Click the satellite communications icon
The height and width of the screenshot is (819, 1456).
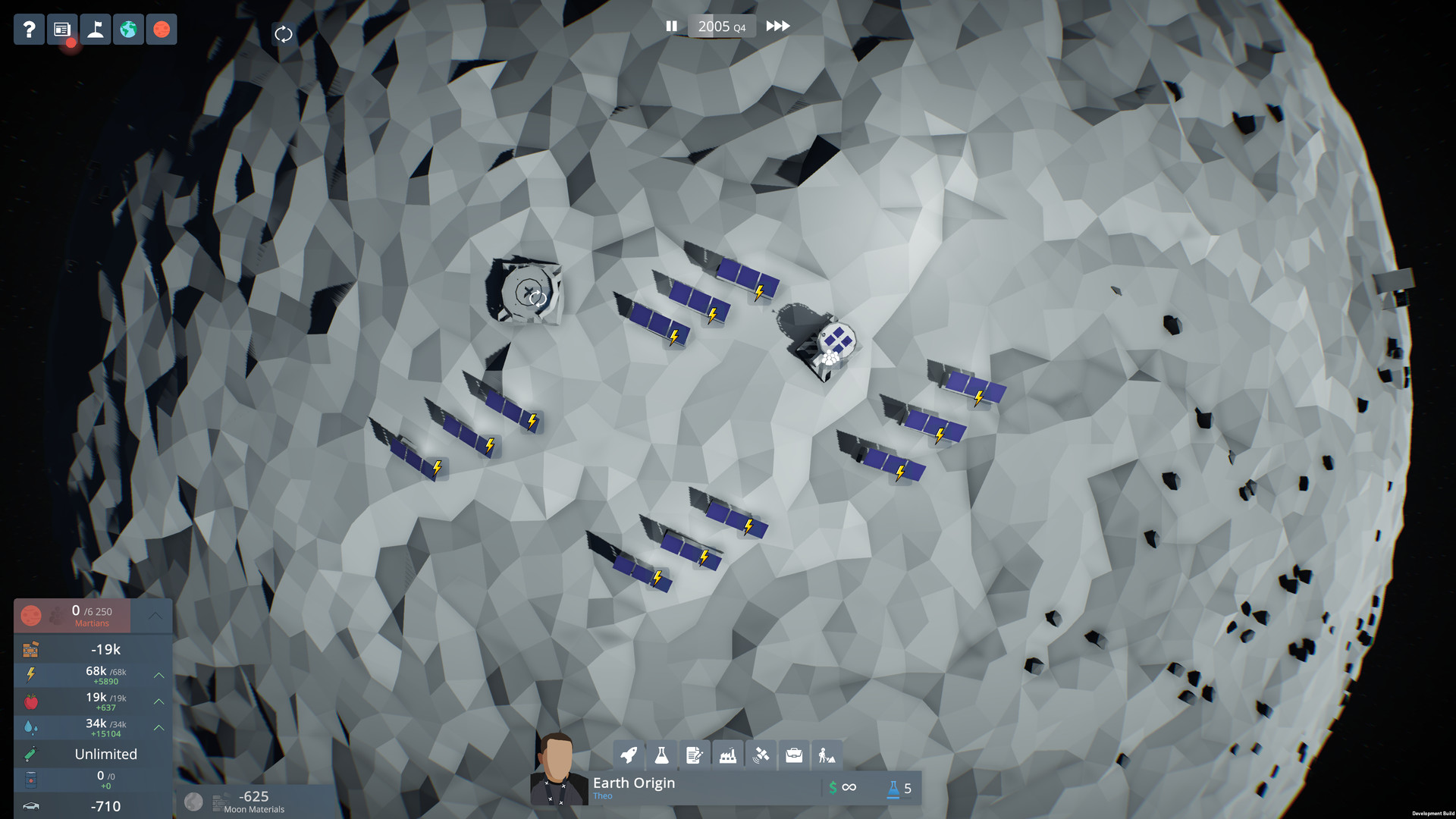(x=761, y=755)
